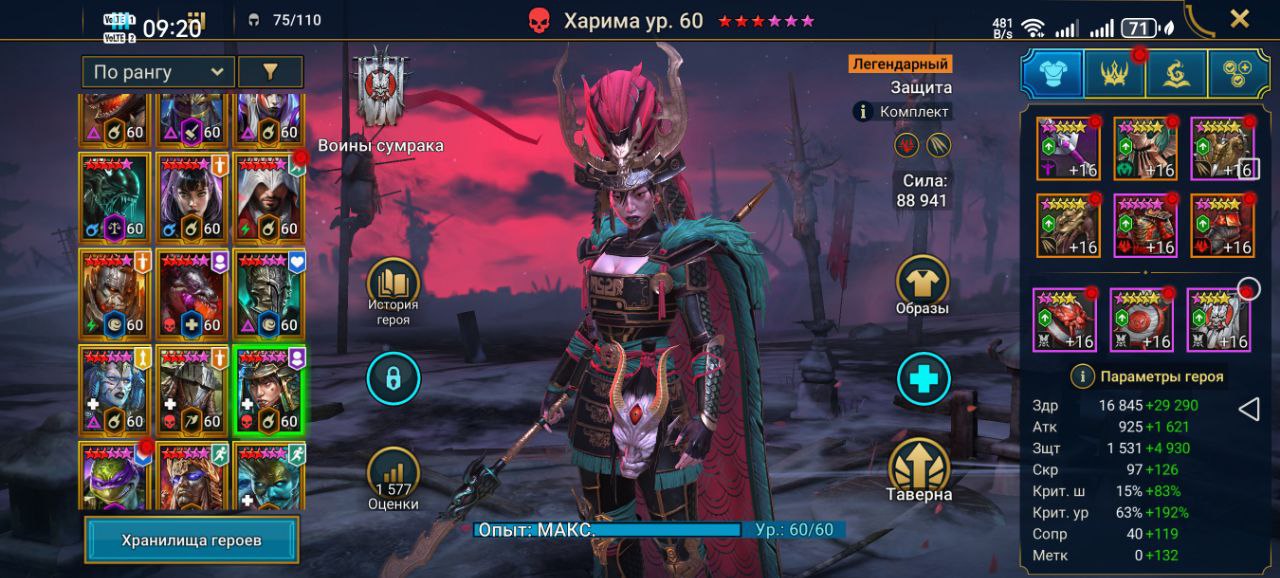Open 'Образы' hero skins
This screenshot has height=578, width=1280.
[921, 287]
